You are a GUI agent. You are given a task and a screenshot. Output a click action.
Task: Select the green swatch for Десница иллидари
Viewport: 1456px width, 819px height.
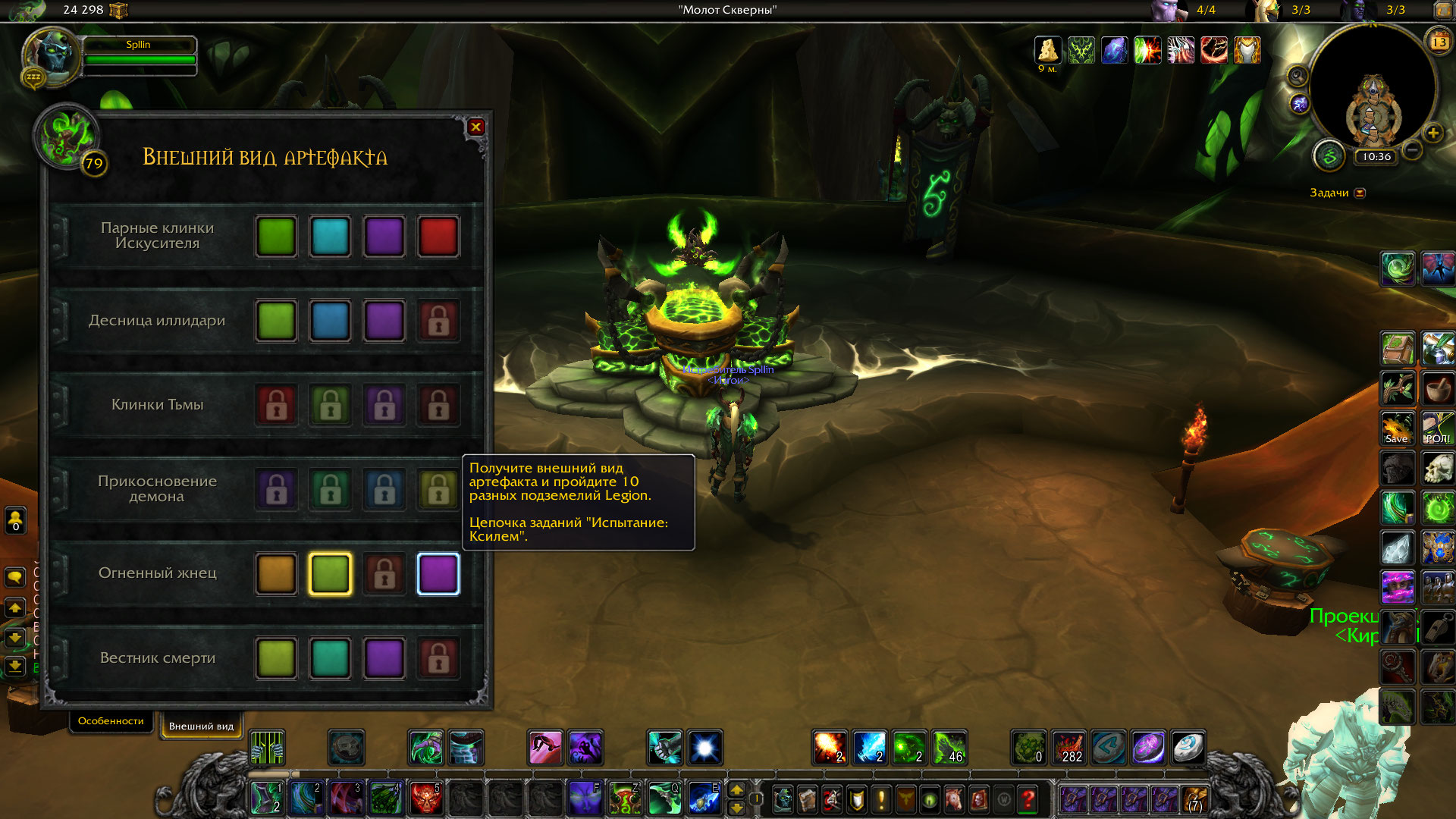276,321
